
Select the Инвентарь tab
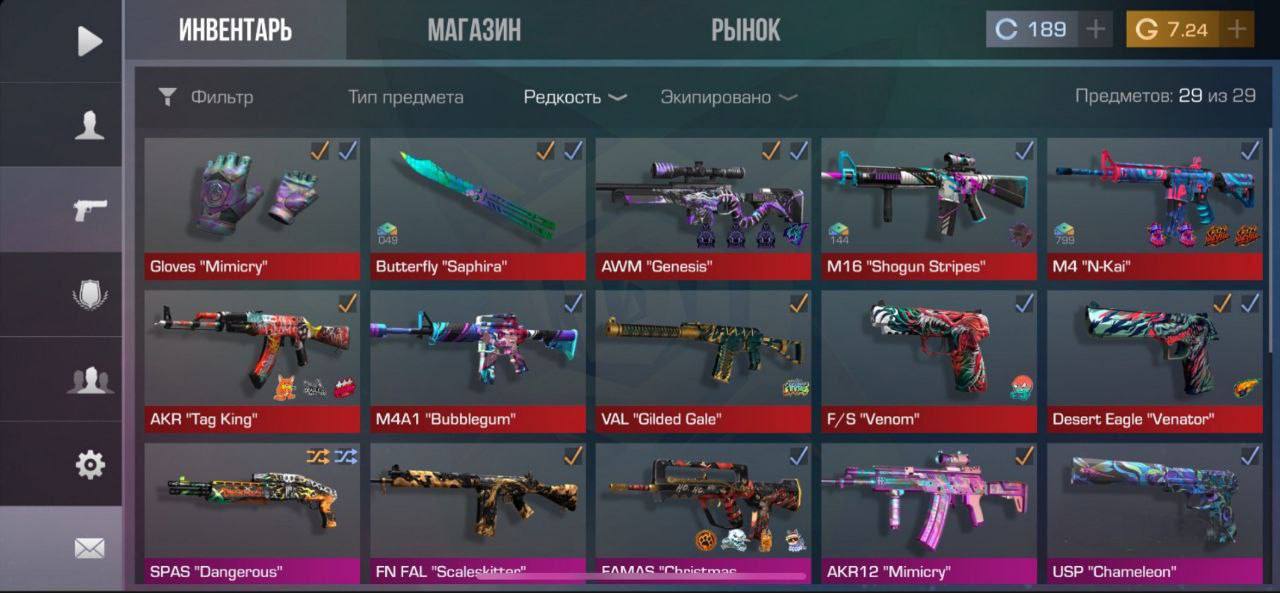235,30
